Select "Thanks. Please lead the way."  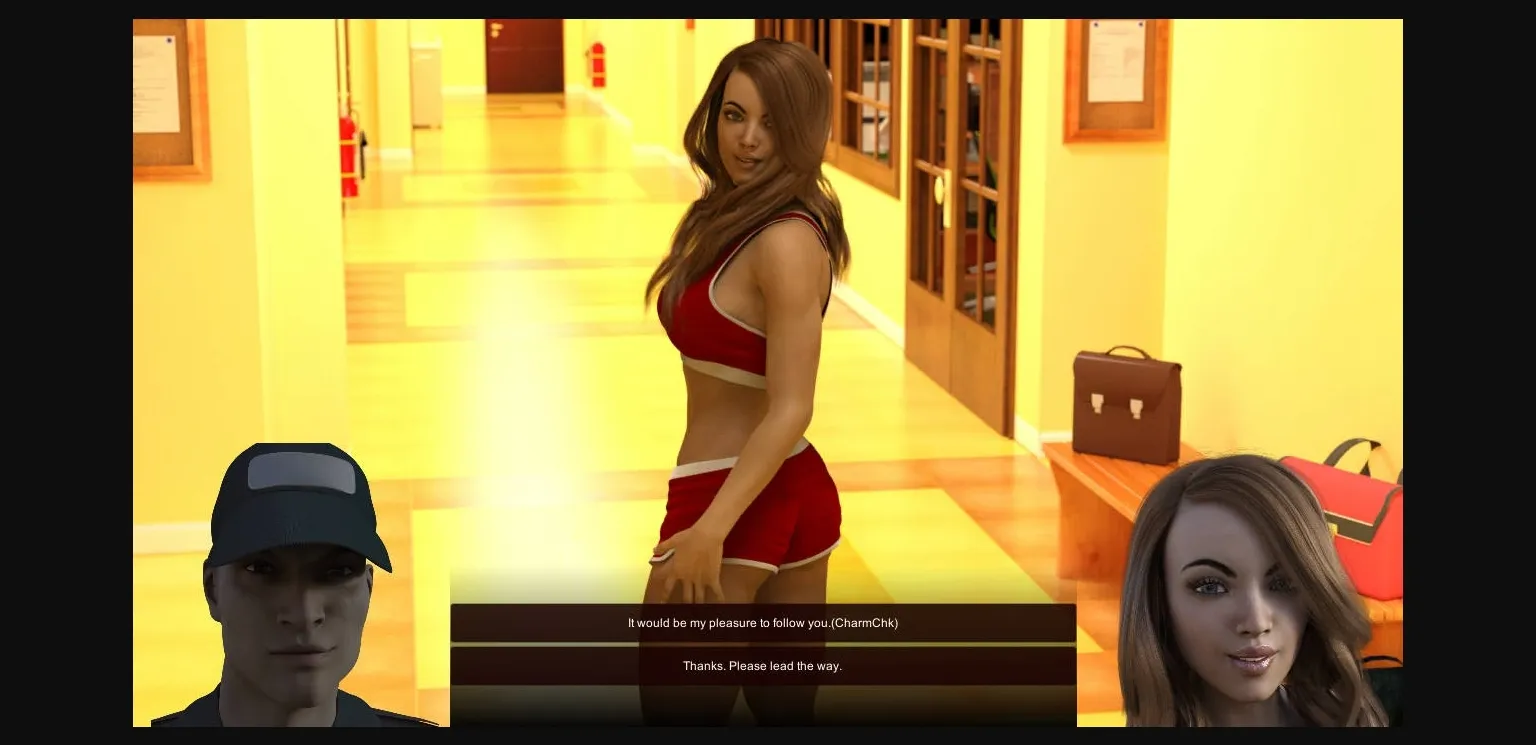click(762, 665)
